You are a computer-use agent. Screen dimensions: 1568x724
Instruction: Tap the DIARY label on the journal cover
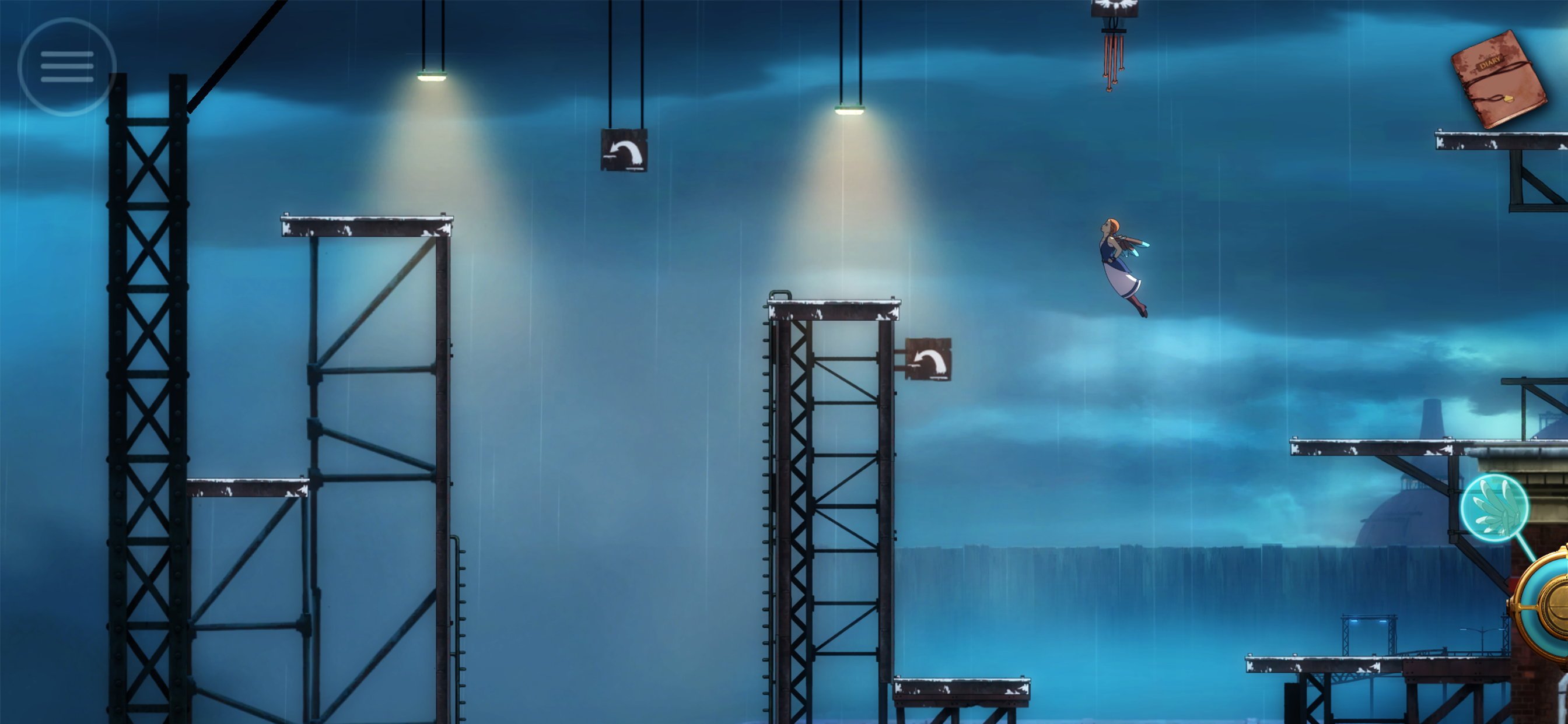[x=1490, y=63]
